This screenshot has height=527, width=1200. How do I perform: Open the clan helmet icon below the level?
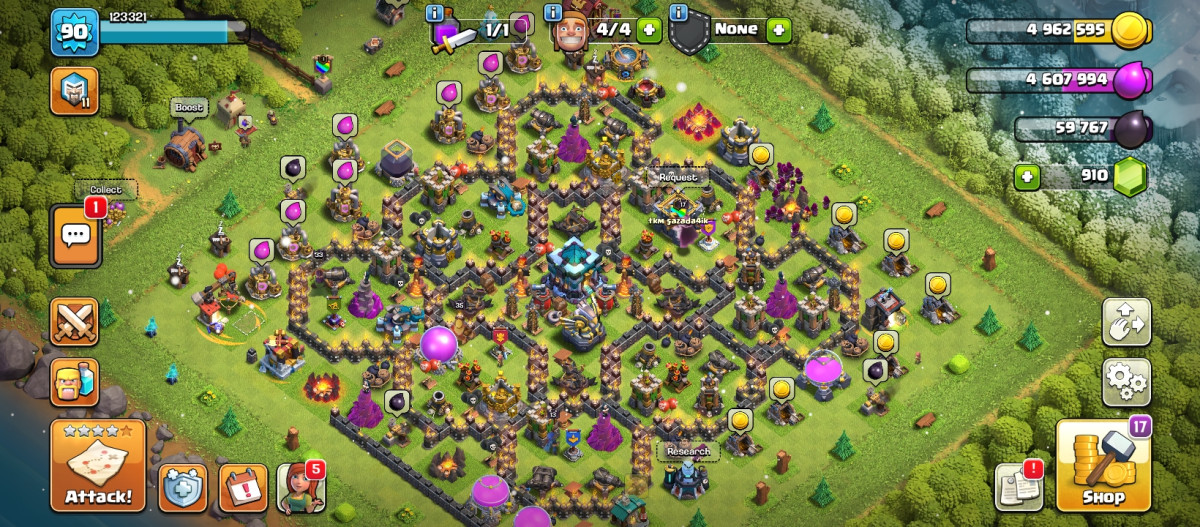(x=74, y=91)
